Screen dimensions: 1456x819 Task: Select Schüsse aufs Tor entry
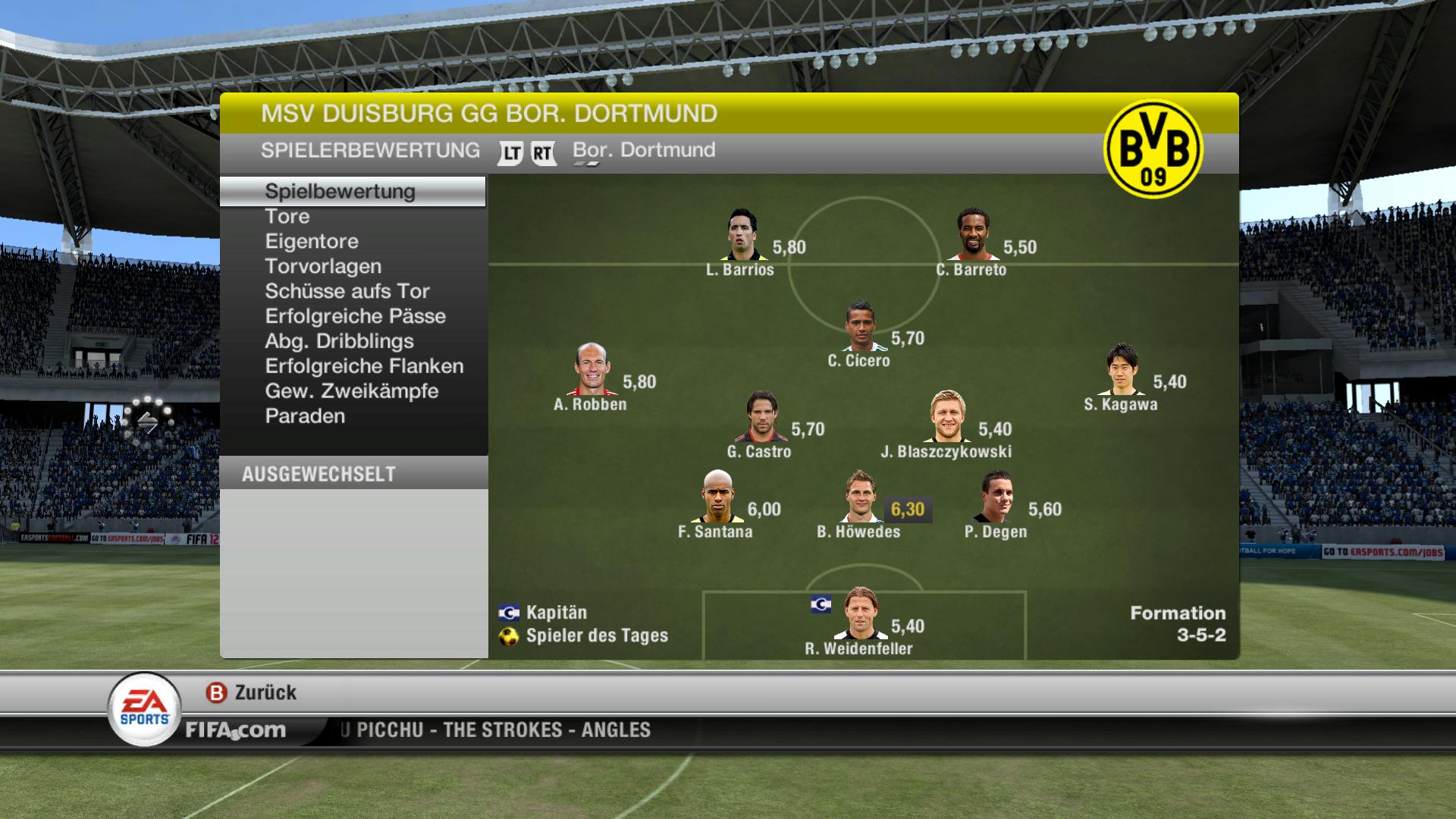tap(347, 291)
